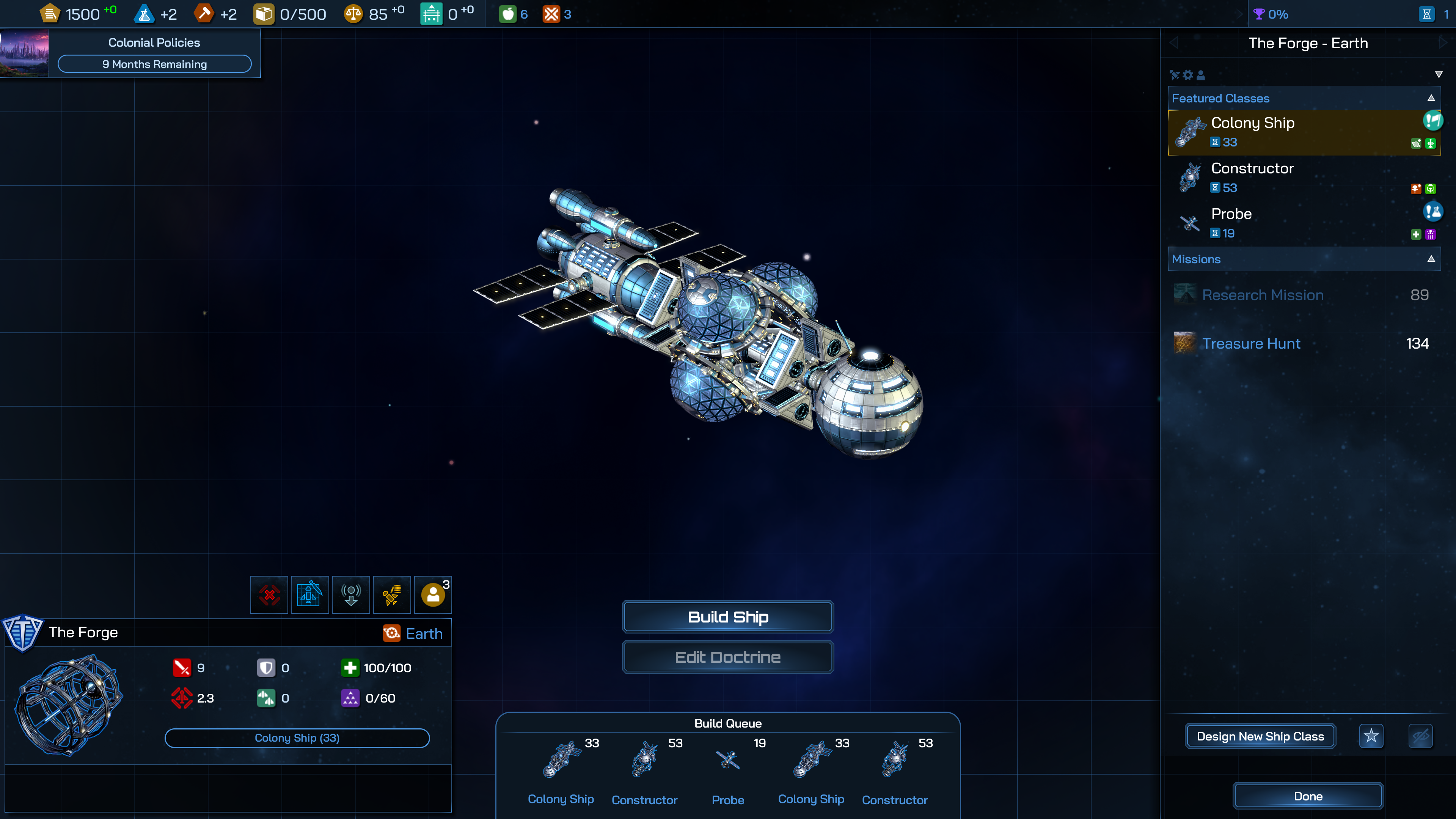Toggle the star favorite button

1371,736
